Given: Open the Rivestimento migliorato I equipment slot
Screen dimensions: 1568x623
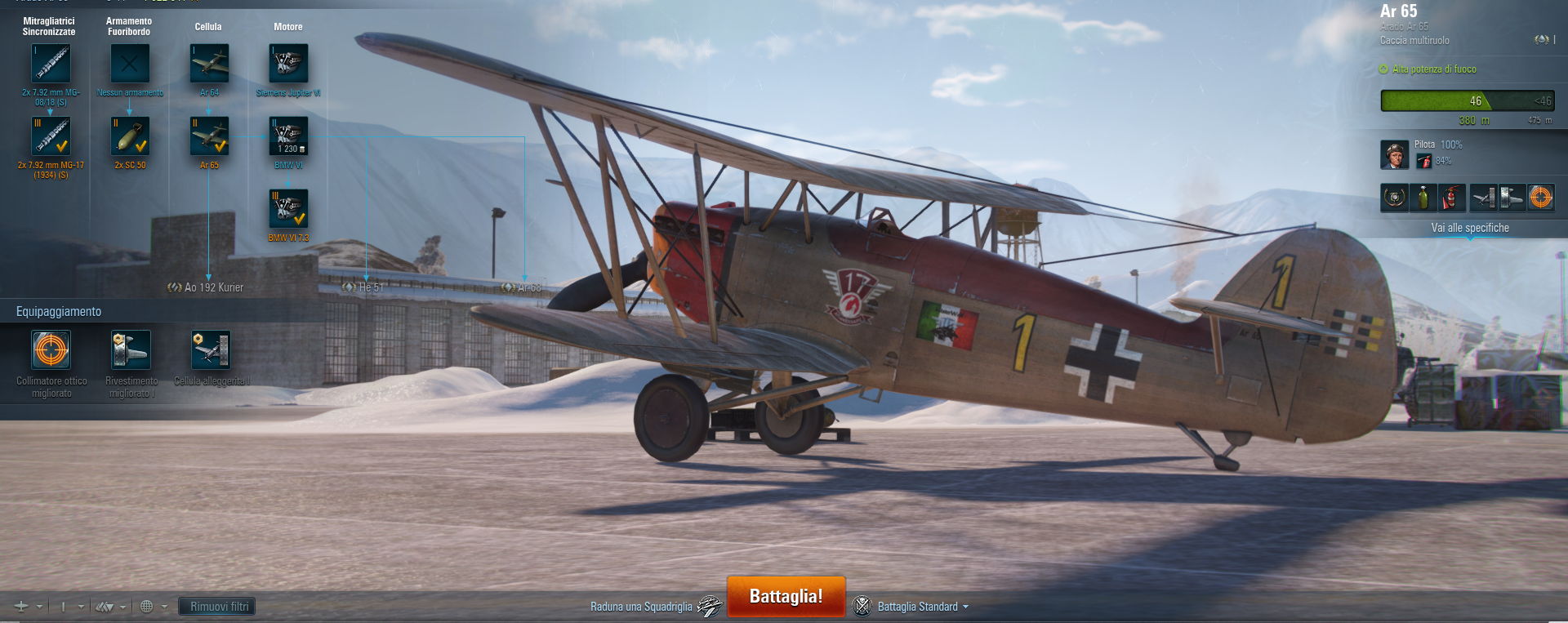Looking at the screenshot, I should point(131,350).
